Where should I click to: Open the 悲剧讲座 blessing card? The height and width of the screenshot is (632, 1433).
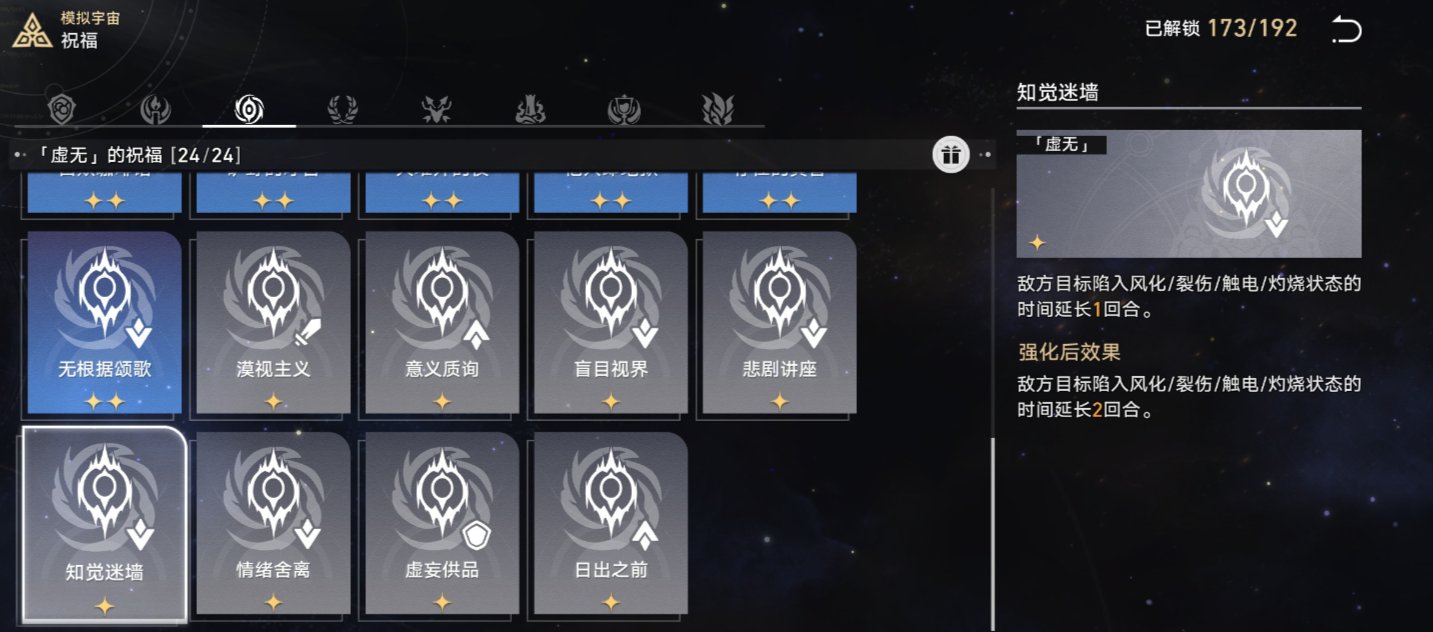pyautogui.click(x=780, y=322)
